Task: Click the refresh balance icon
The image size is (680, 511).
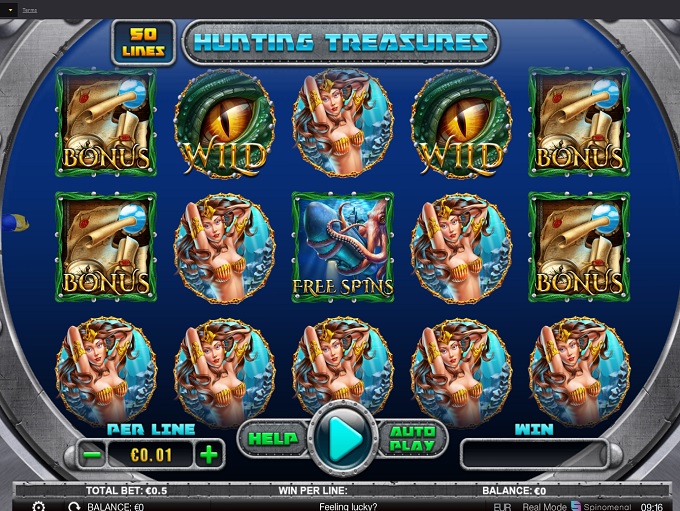Action: tap(74, 506)
